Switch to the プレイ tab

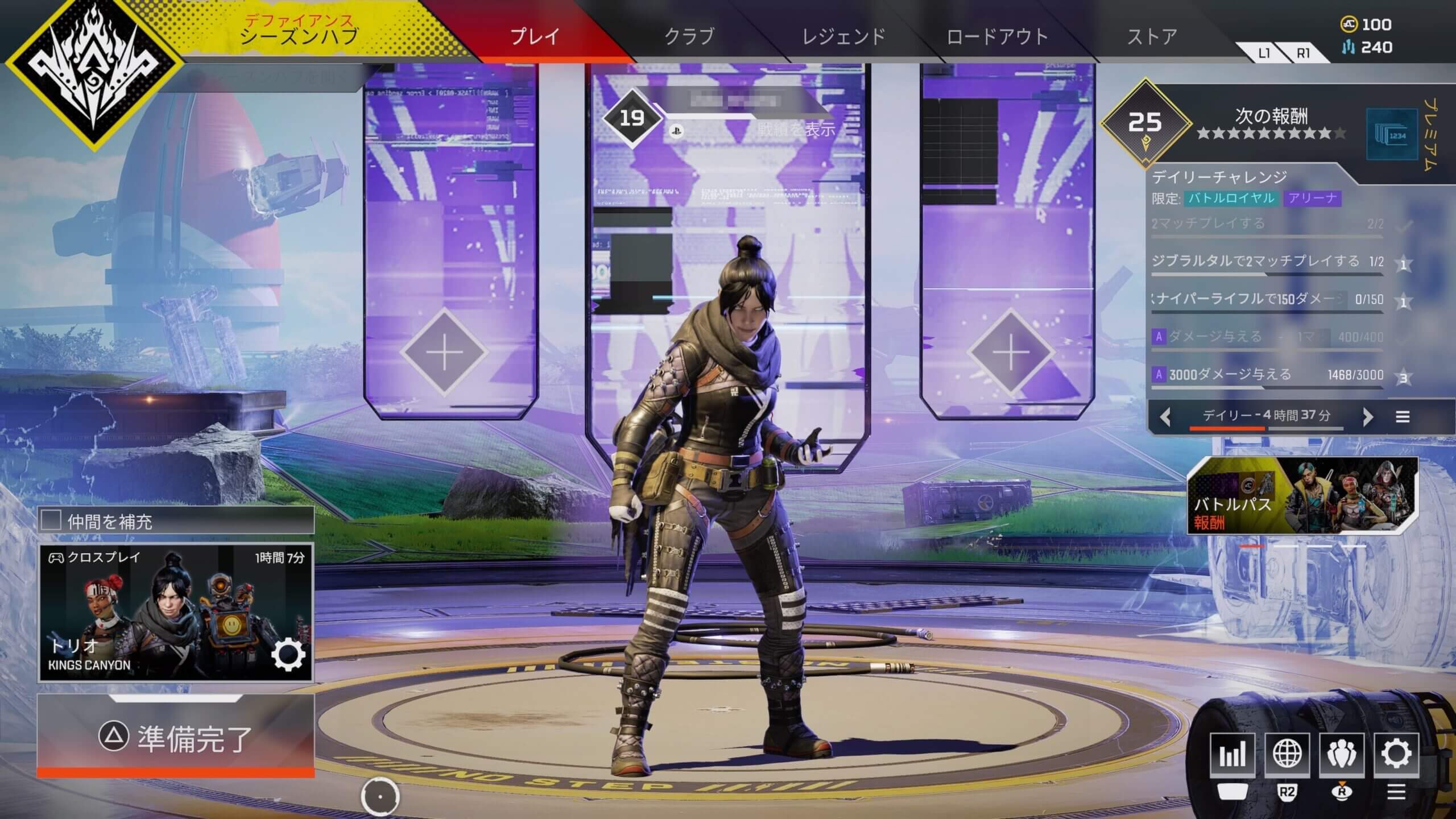point(535,36)
